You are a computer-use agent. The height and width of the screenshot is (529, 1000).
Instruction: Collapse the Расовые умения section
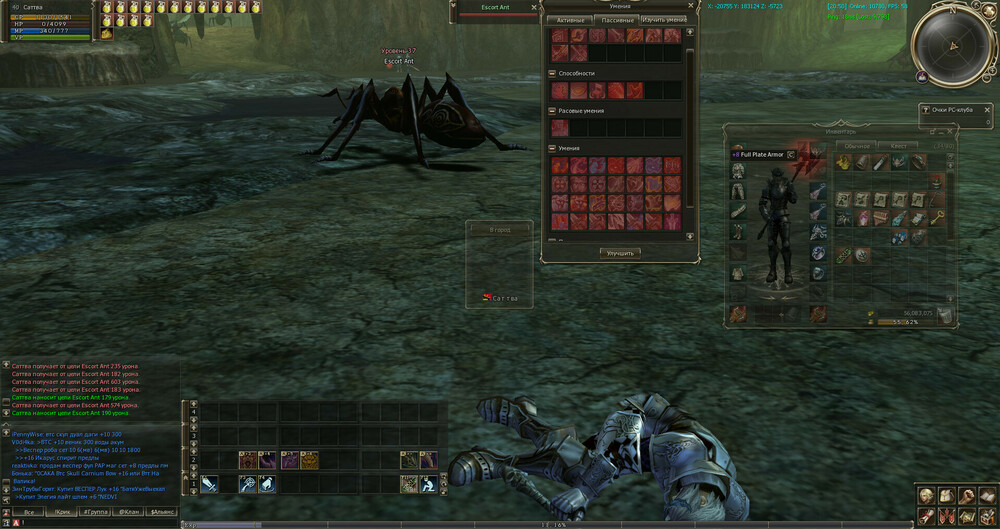[553, 110]
